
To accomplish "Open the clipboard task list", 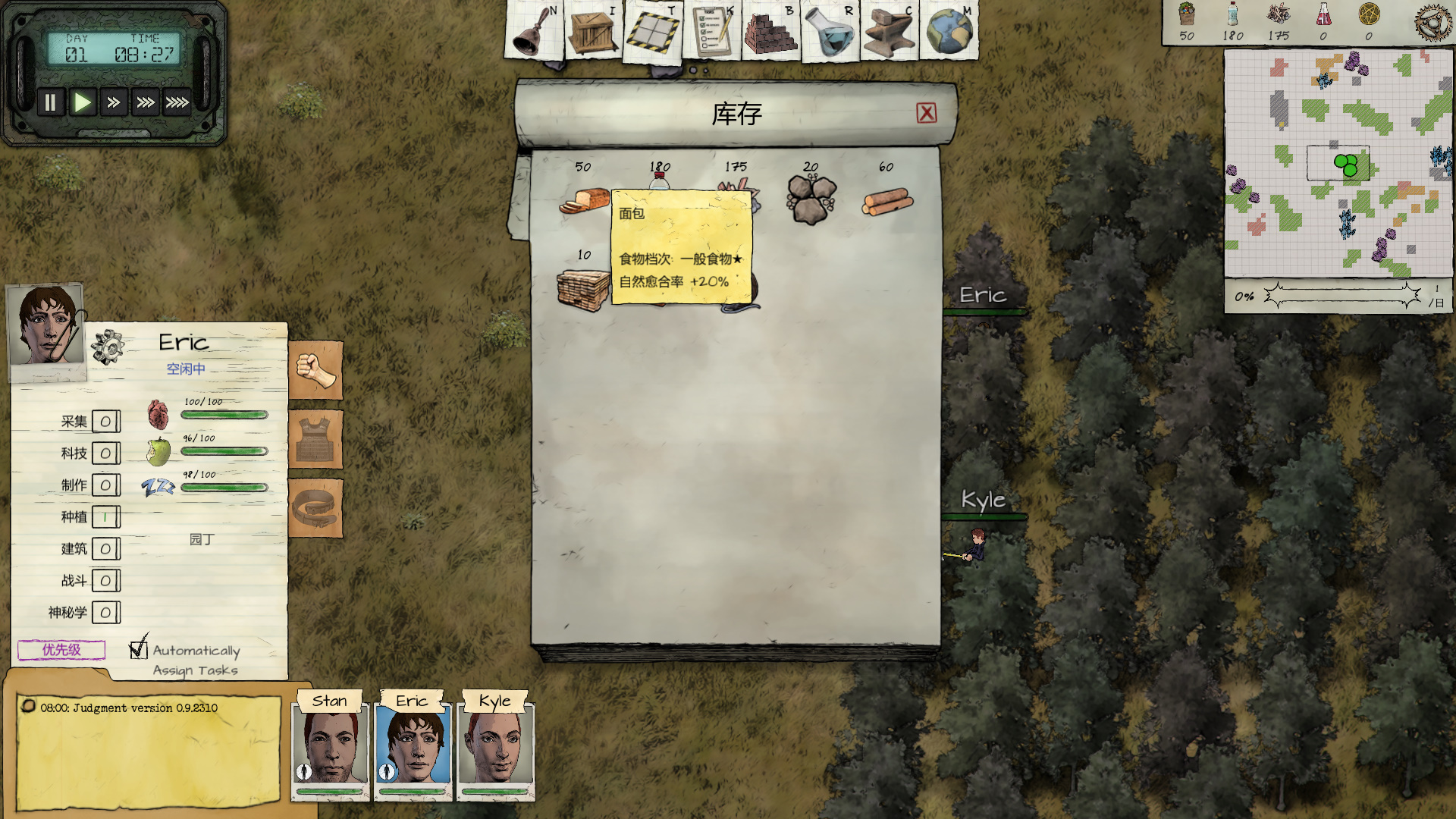I will (711, 32).
